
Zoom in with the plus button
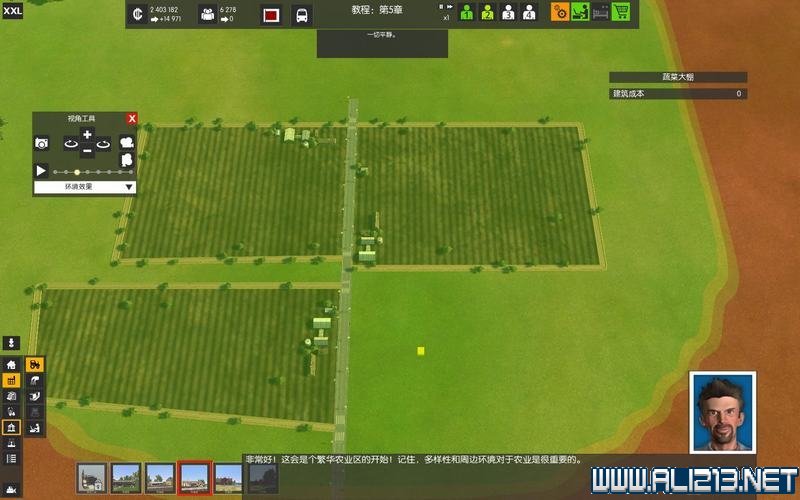click(87, 135)
